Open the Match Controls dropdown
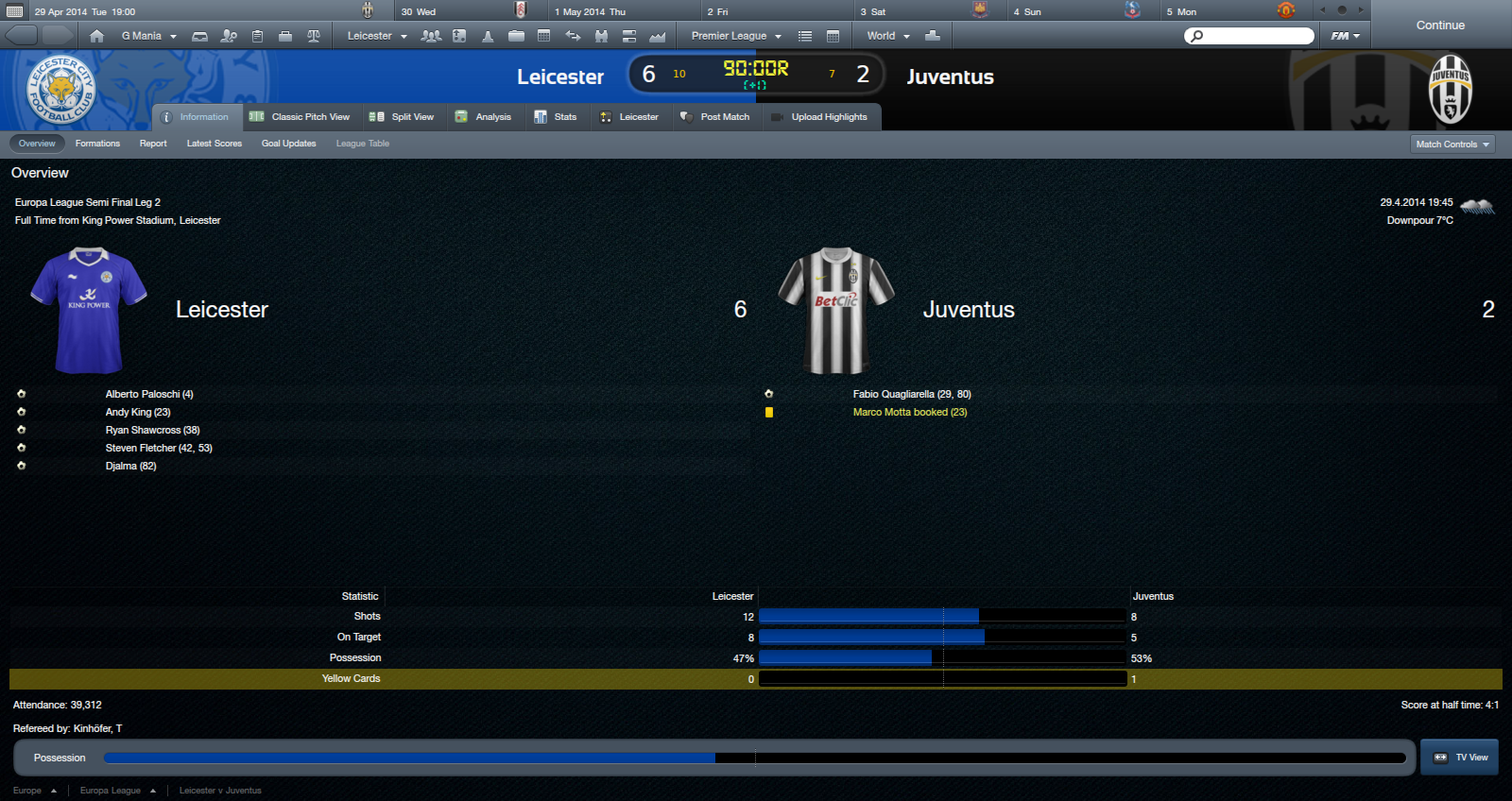This screenshot has width=1512, height=801. pyautogui.click(x=1452, y=145)
